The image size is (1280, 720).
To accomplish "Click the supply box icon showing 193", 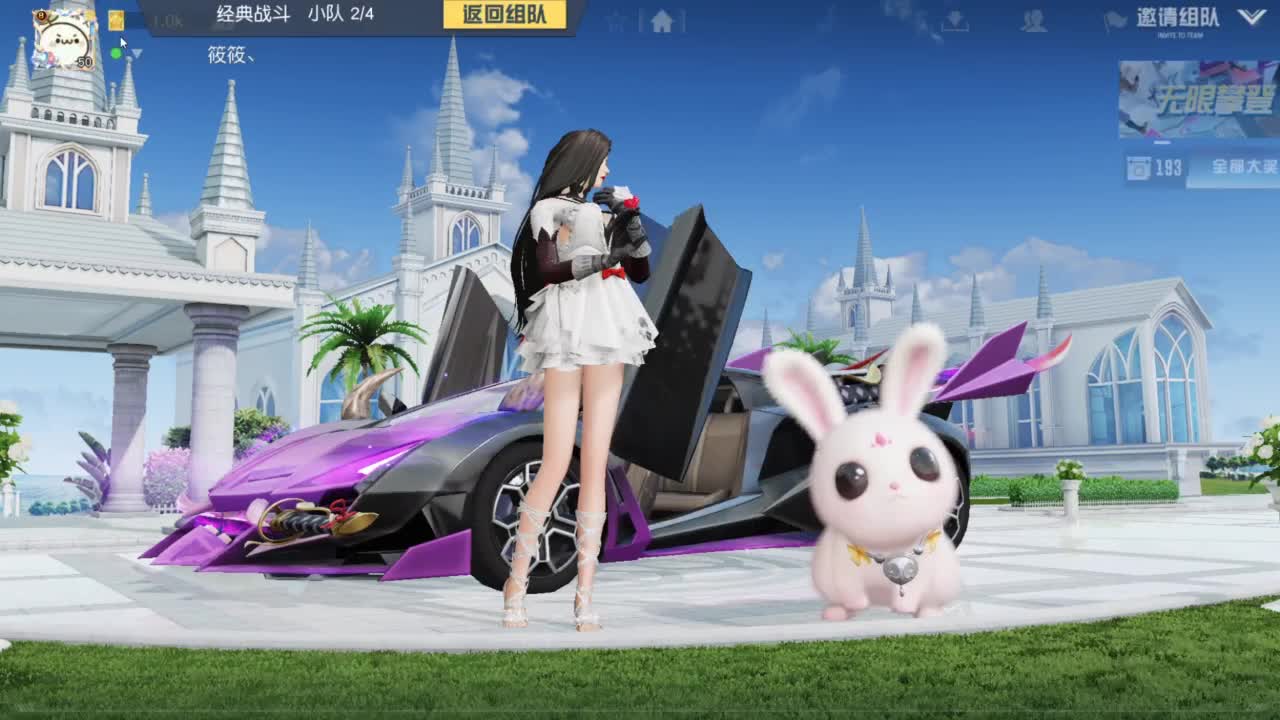I will pos(1139,168).
